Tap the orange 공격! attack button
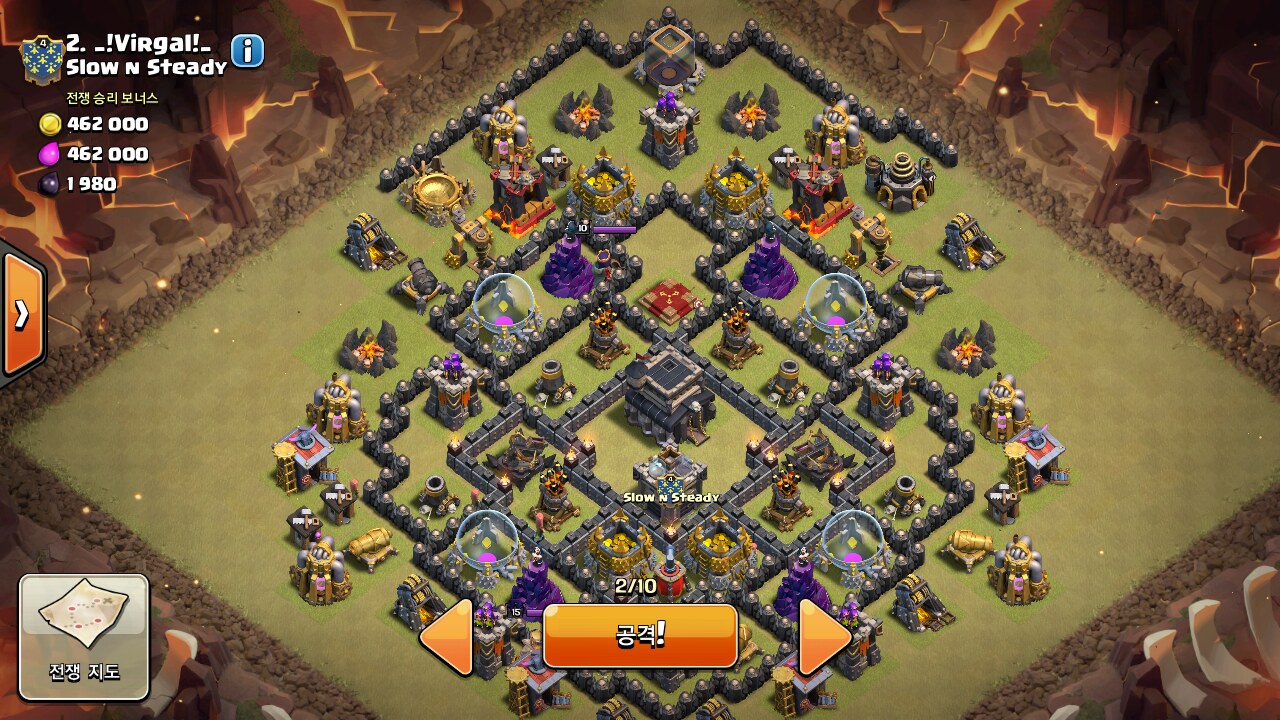The height and width of the screenshot is (720, 1280). [x=640, y=636]
